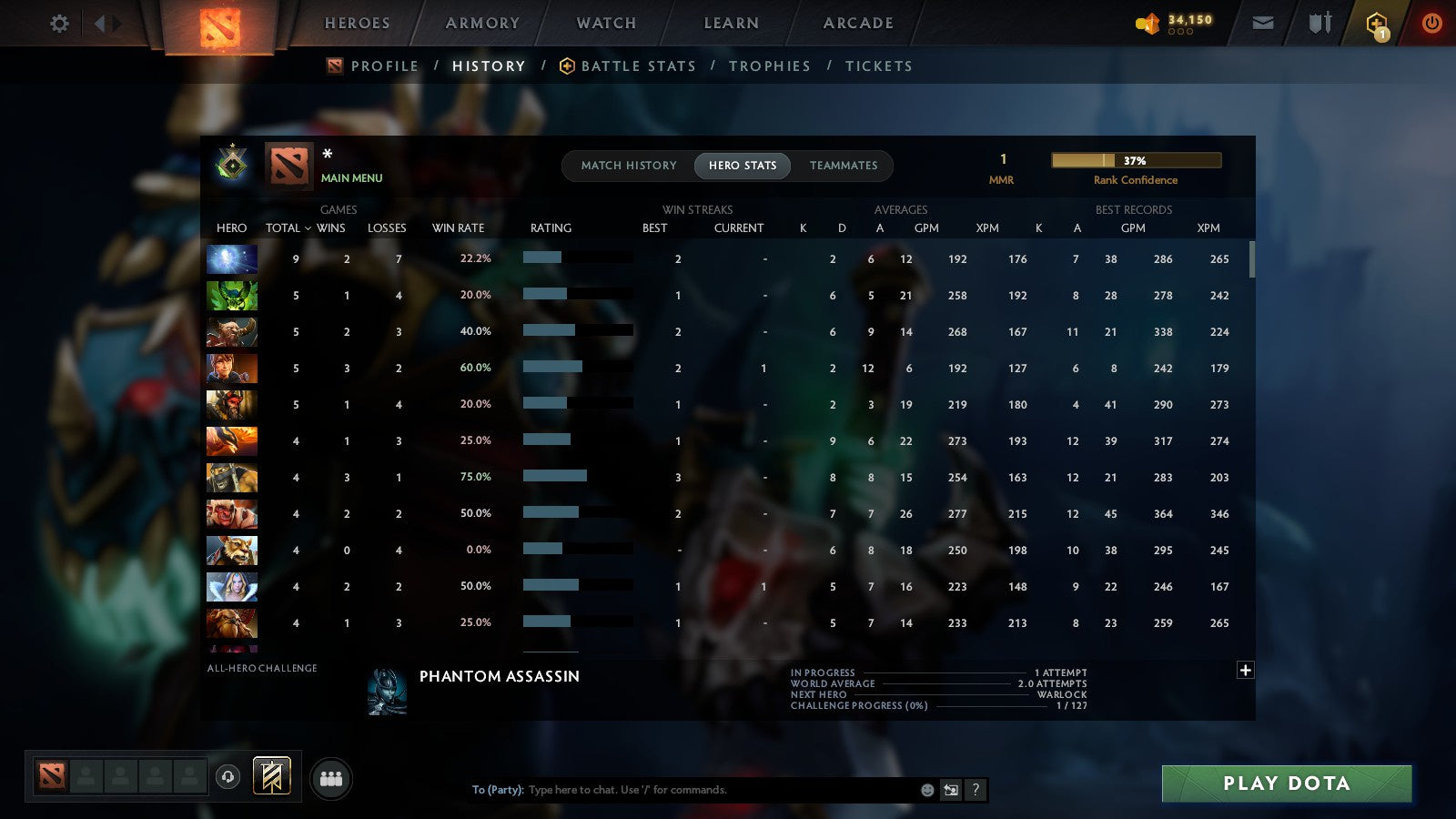Click the PLAY DOTA button
Viewport: 1456px width, 819px height.
tap(1286, 784)
